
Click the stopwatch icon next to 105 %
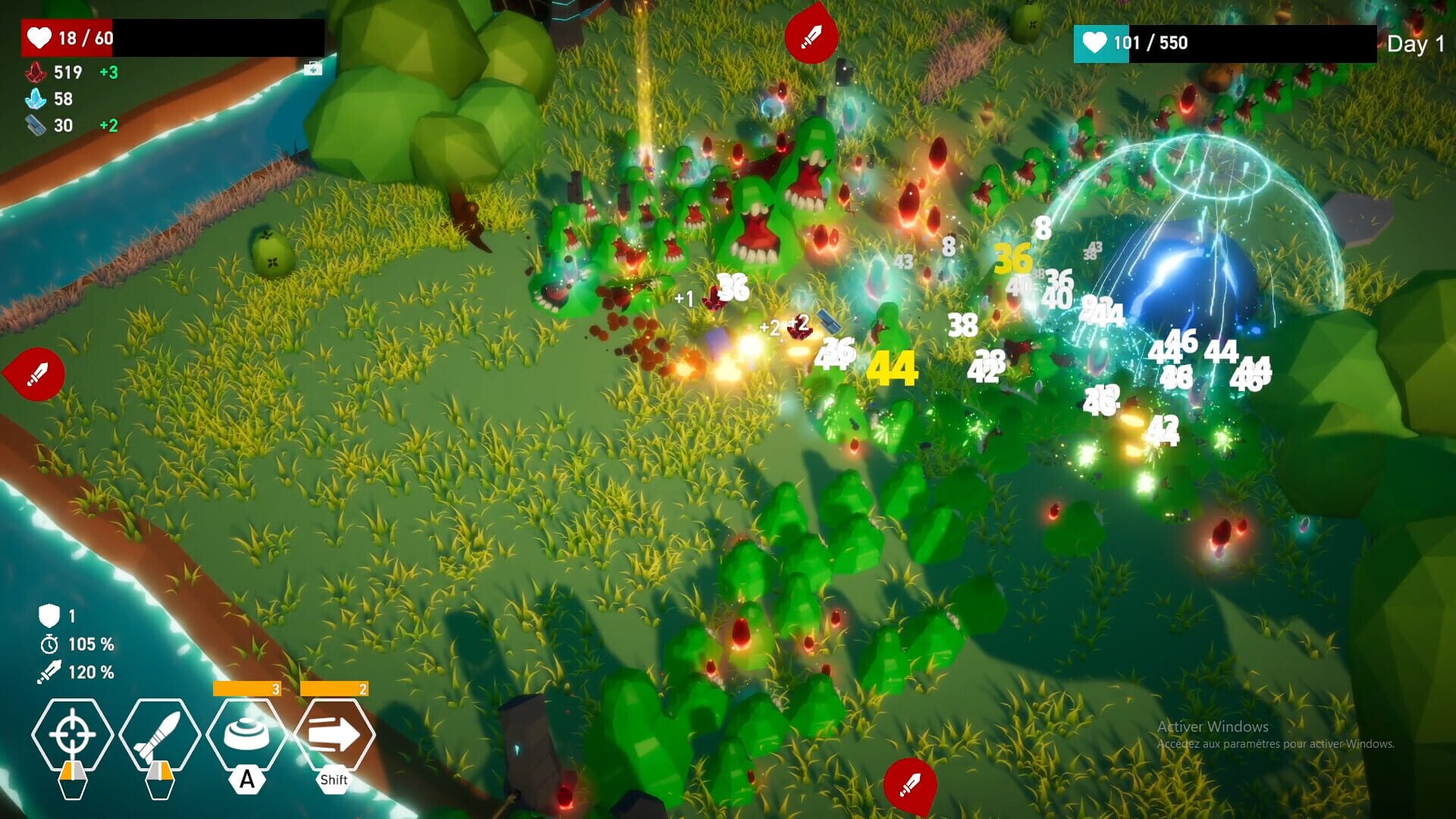coord(50,645)
